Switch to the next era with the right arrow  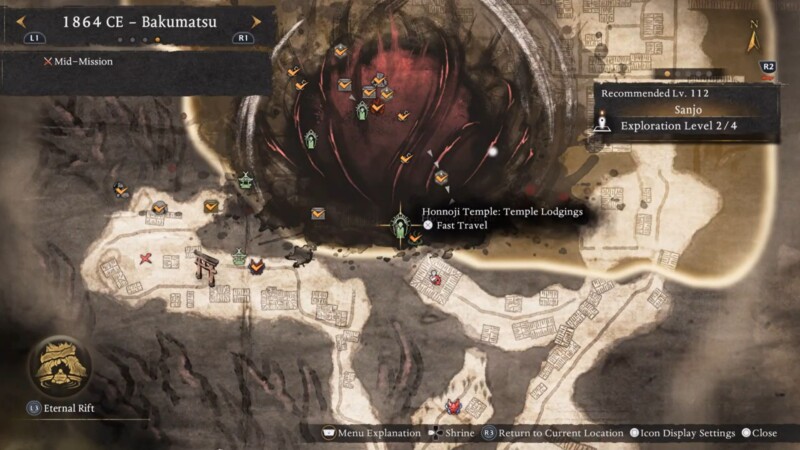point(256,21)
